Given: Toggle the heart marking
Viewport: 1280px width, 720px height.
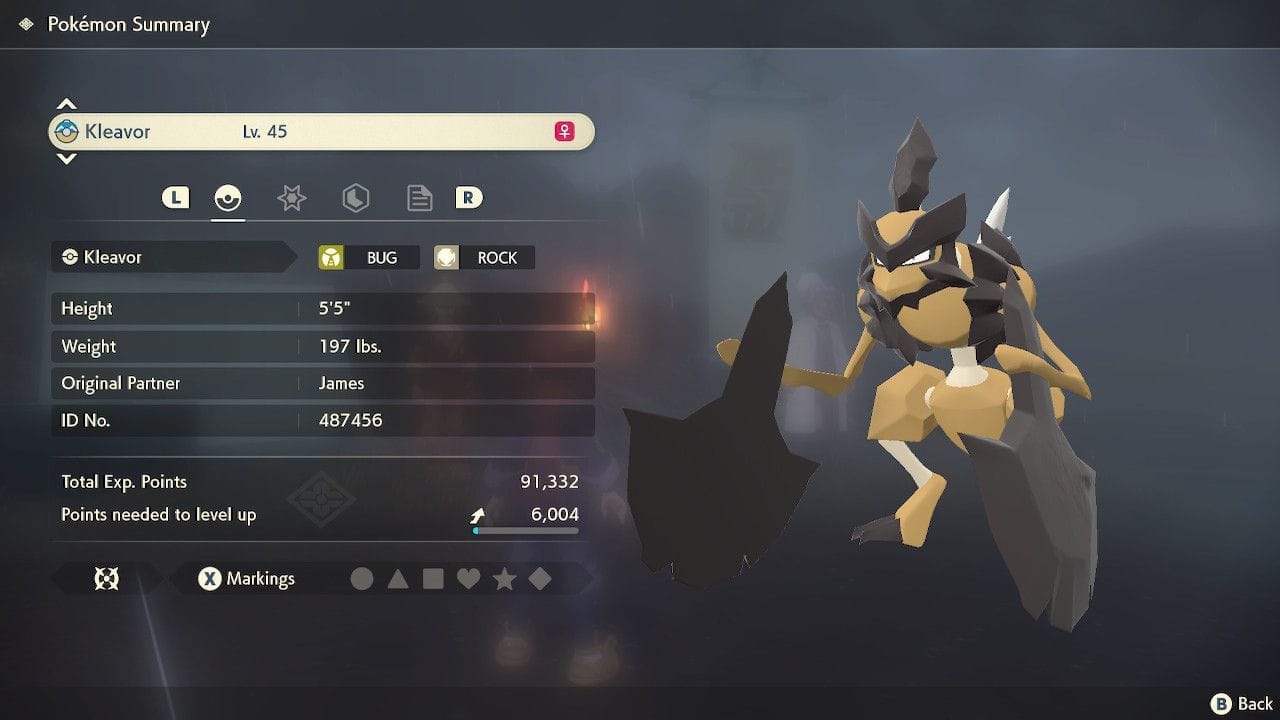Looking at the screenshot, I should (x=468, y=578).
